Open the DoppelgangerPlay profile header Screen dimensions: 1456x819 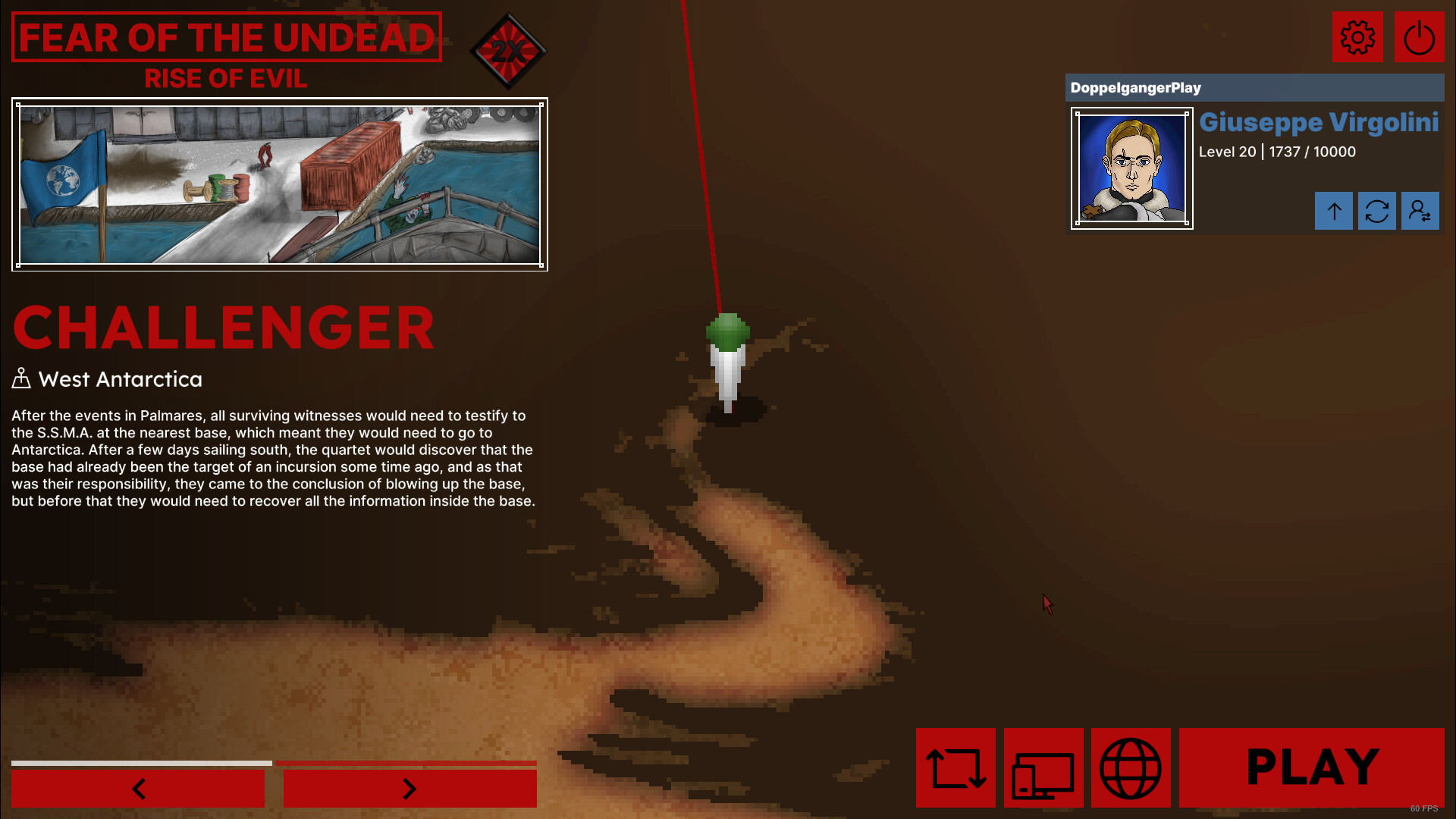(1135, 87)
